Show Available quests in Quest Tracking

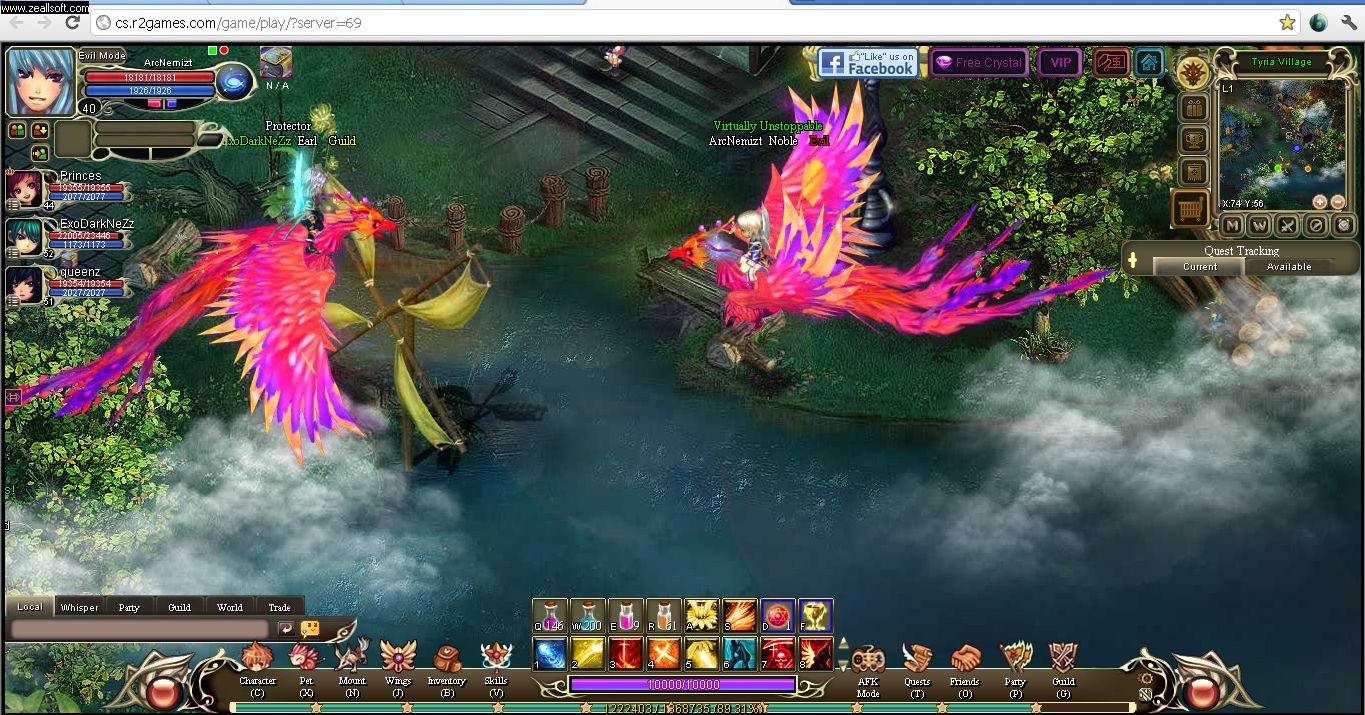(x=1289, y=267)
